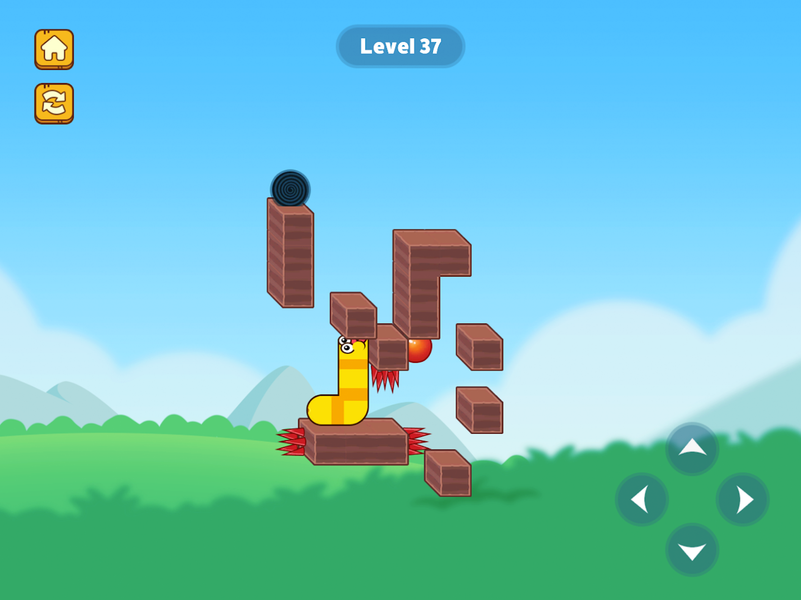Screen dimensions: 801x600
Task: Restart the level with the refresh button
Action: pyautogui.click(x=54, y=102)
